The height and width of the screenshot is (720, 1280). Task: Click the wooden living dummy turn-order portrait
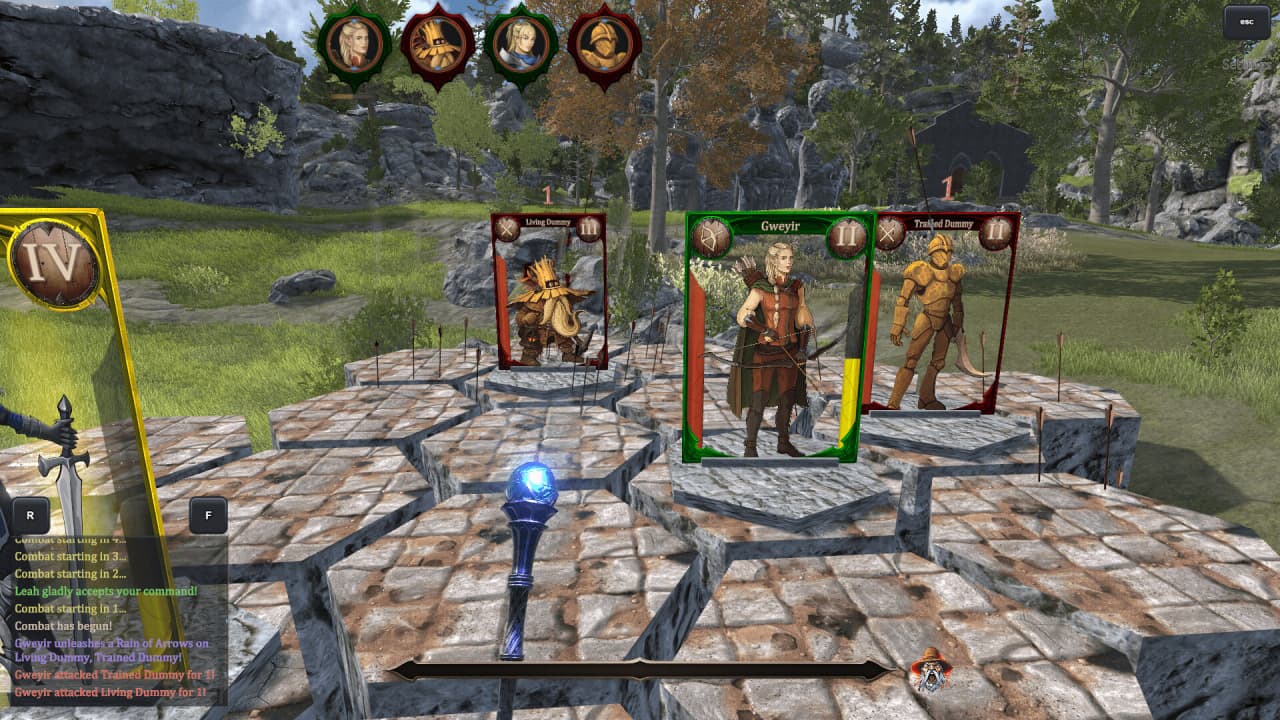(x=437, y=46)
